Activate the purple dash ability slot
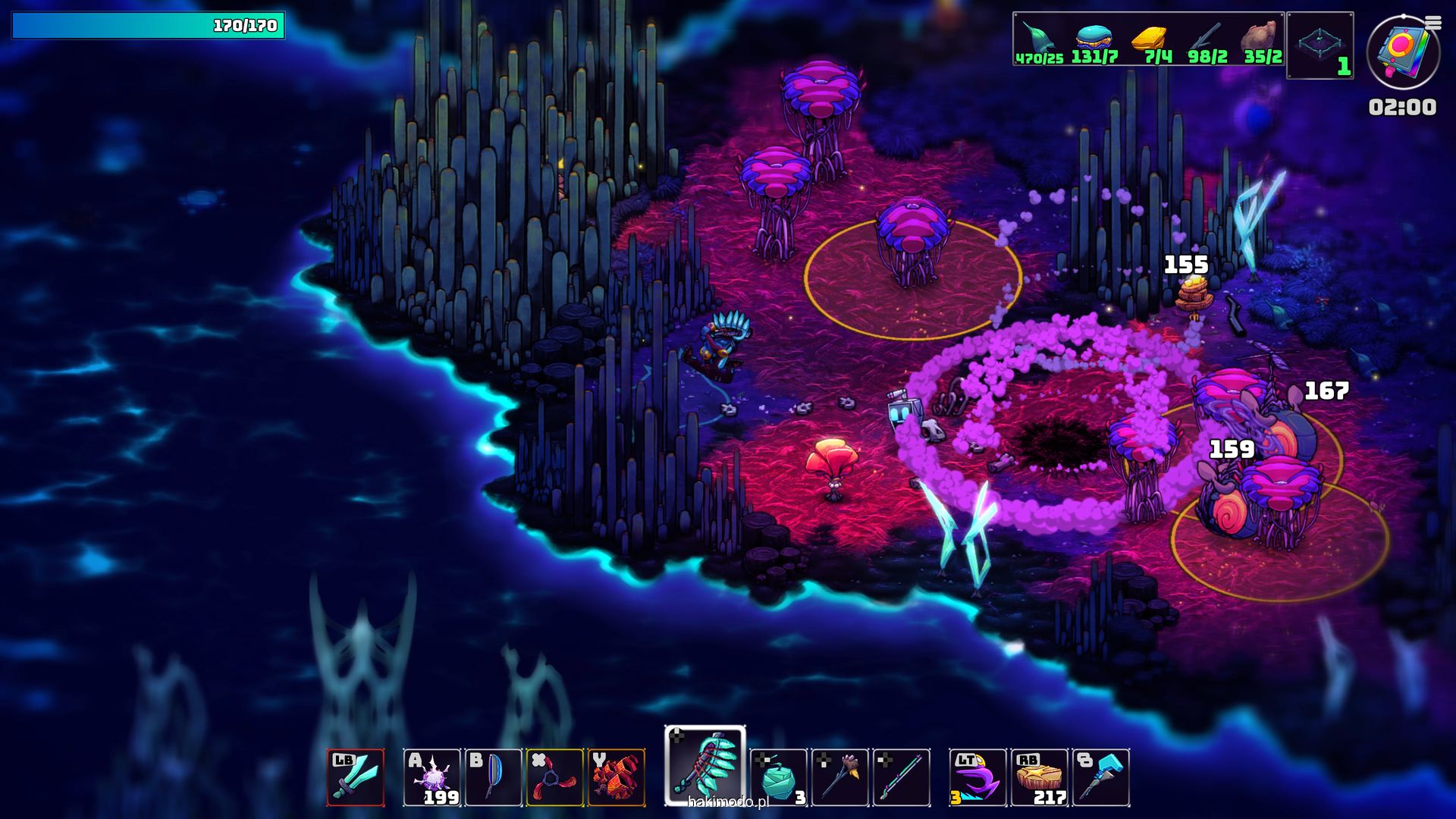 point(978,777)
